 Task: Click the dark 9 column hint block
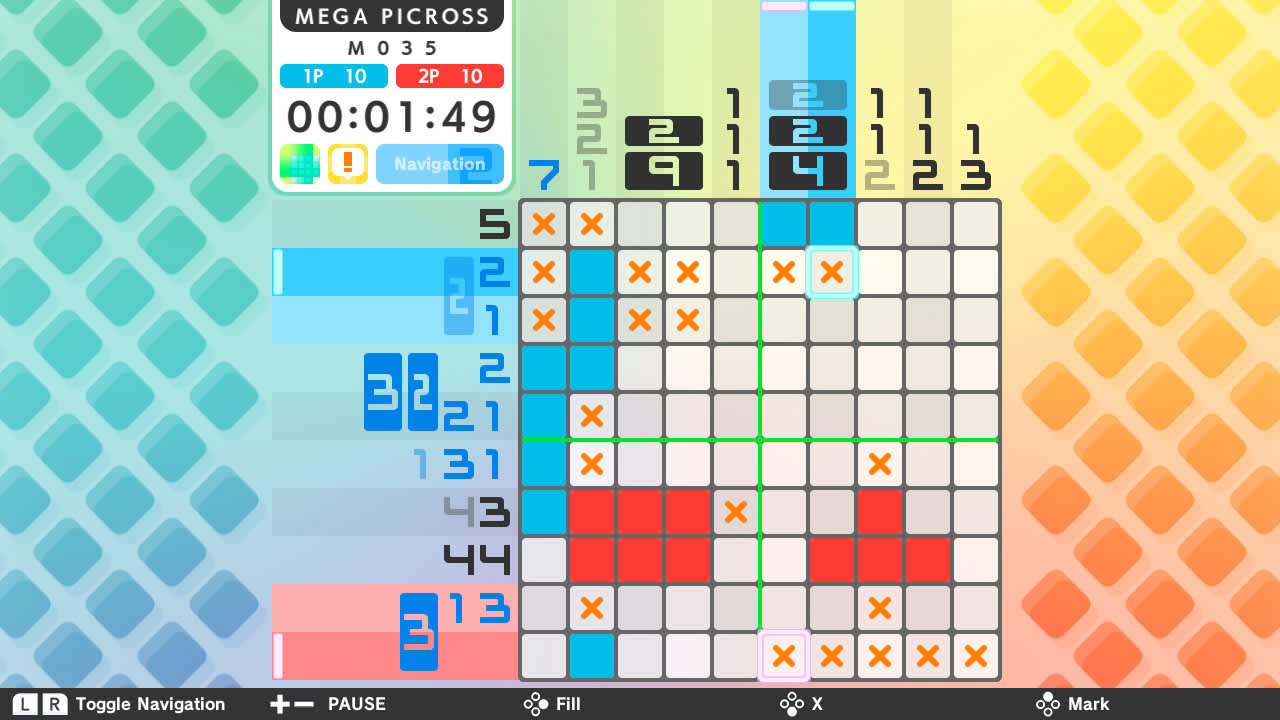click(x=664, y=170)
